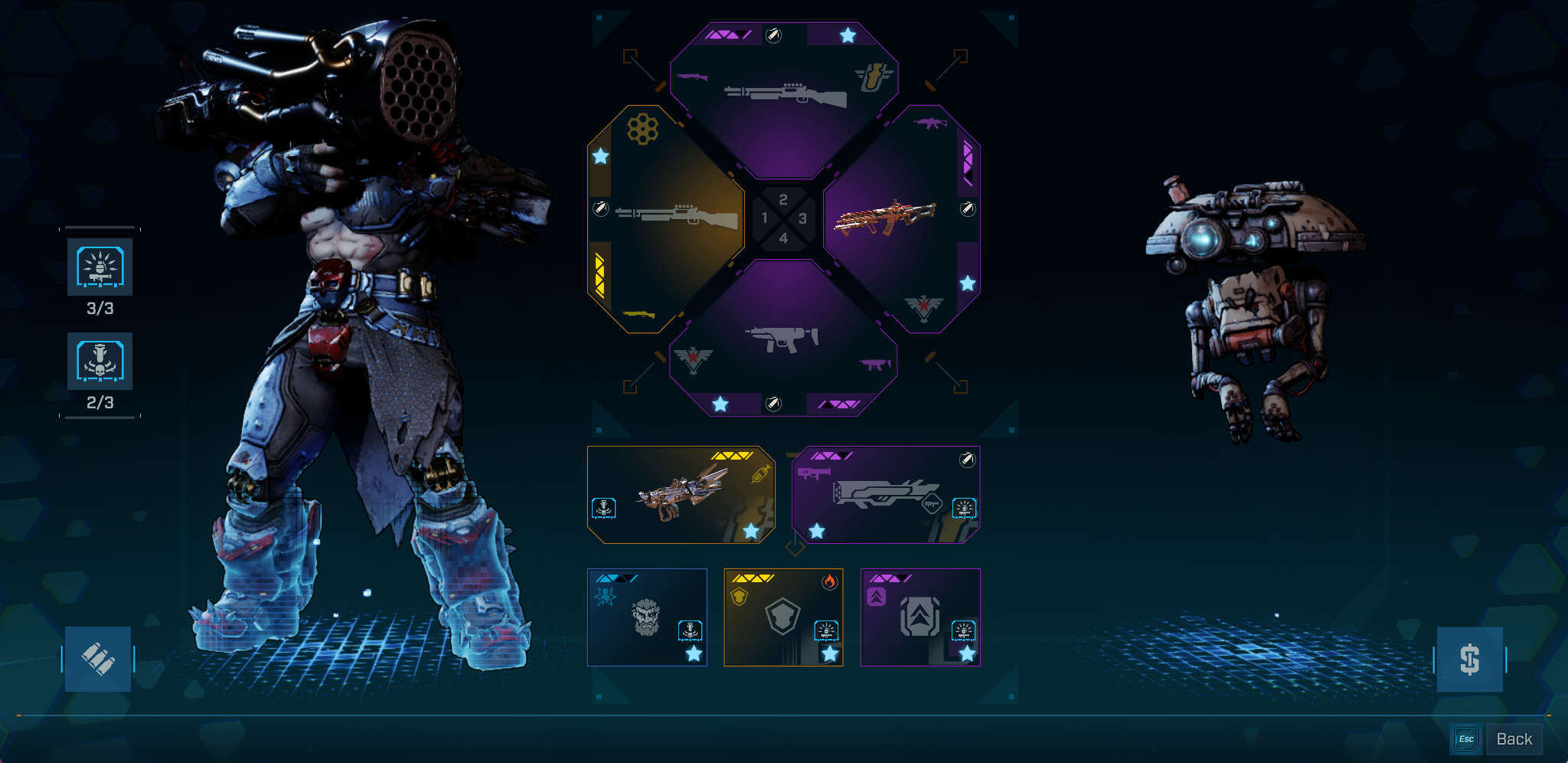
Task: Select the purple enhancement slot with chevrons
Action: (920, 617)
